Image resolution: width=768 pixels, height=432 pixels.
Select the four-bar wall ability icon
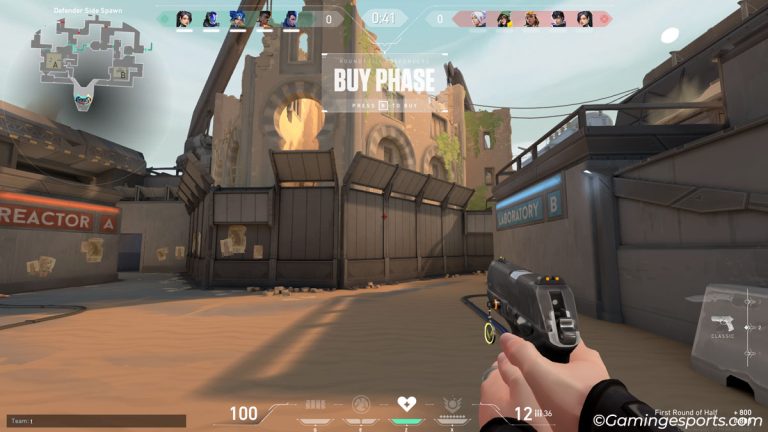click(315, 405)
